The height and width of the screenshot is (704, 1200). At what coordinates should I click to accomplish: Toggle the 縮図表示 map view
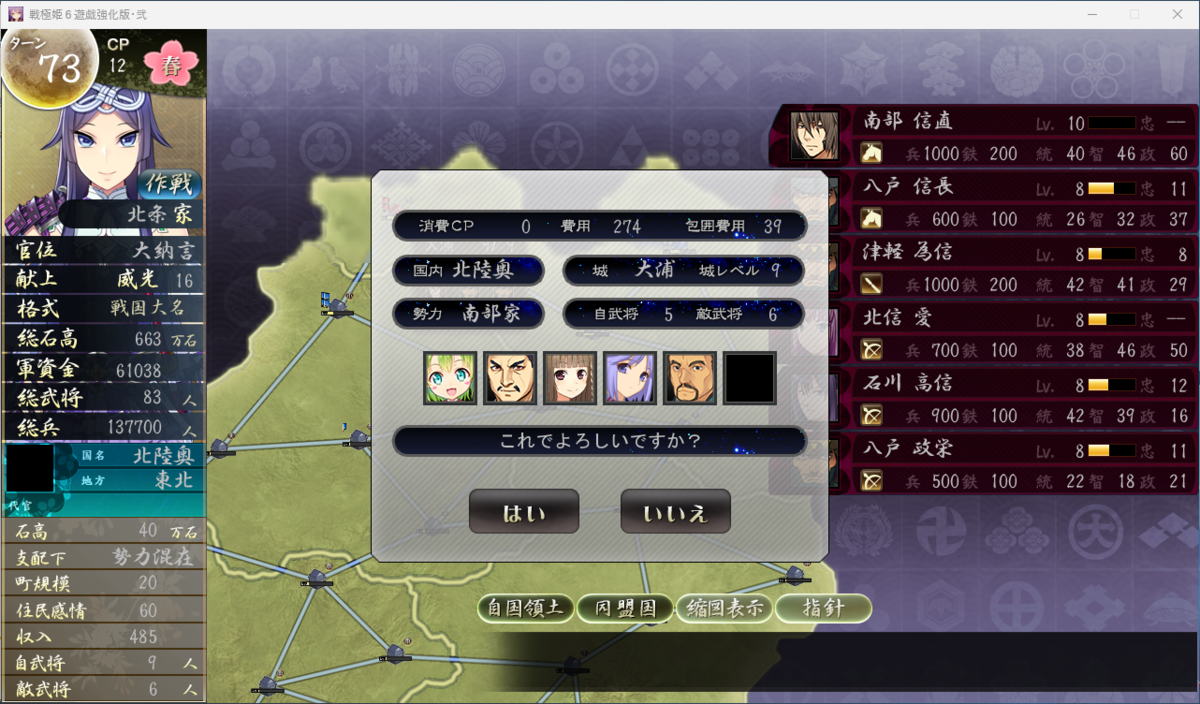pyautogui.click(x=725, y=608)
